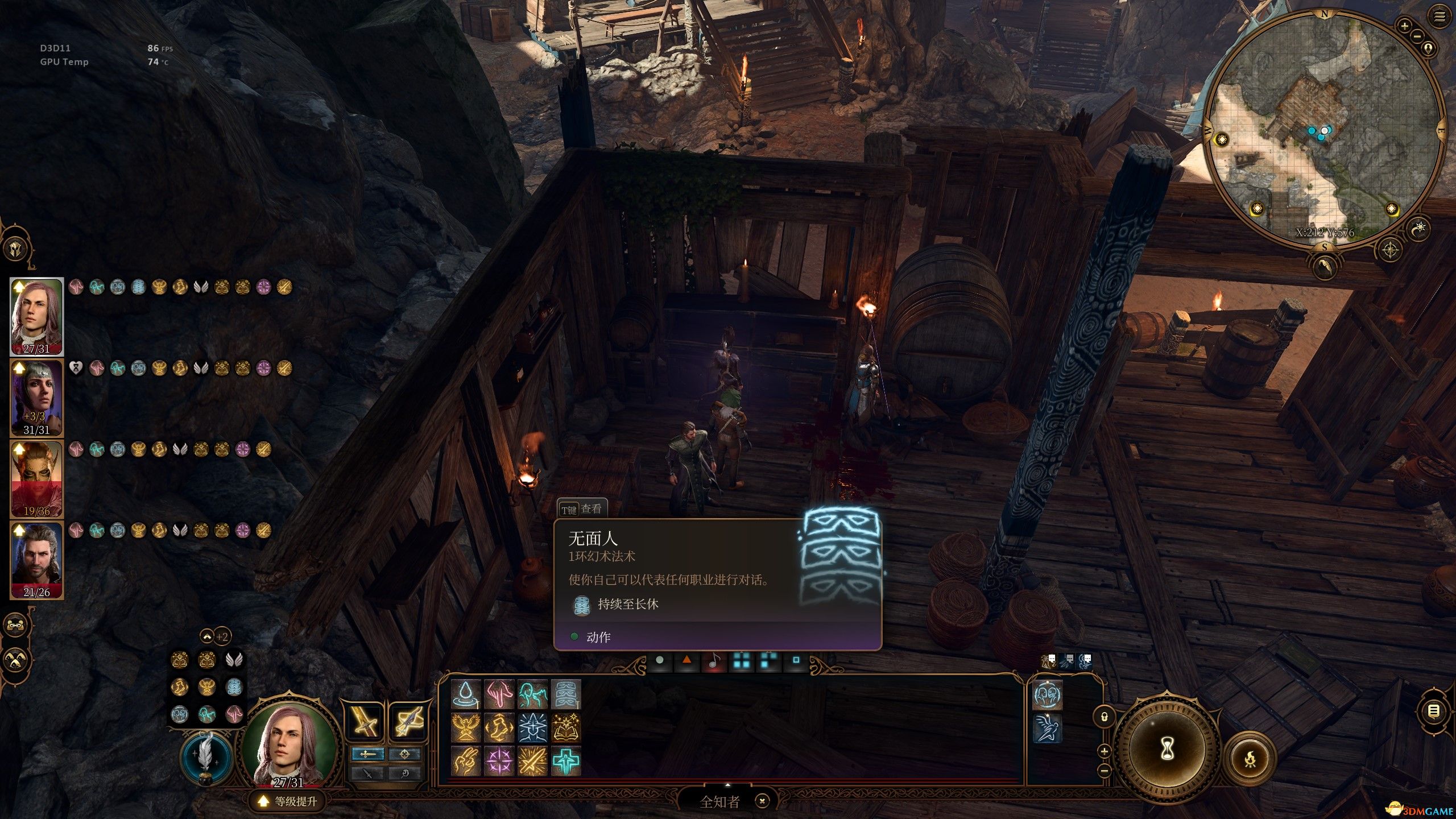Use the water droplet spell icon
Screen dimensions: 1456x819
(x=466, y=694)
